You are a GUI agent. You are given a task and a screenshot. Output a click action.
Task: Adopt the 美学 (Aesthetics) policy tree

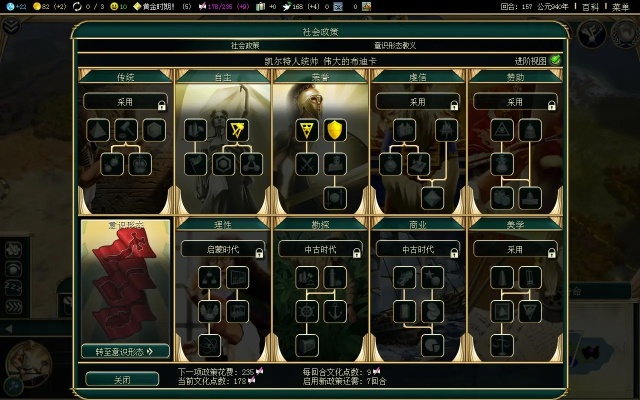516,249
